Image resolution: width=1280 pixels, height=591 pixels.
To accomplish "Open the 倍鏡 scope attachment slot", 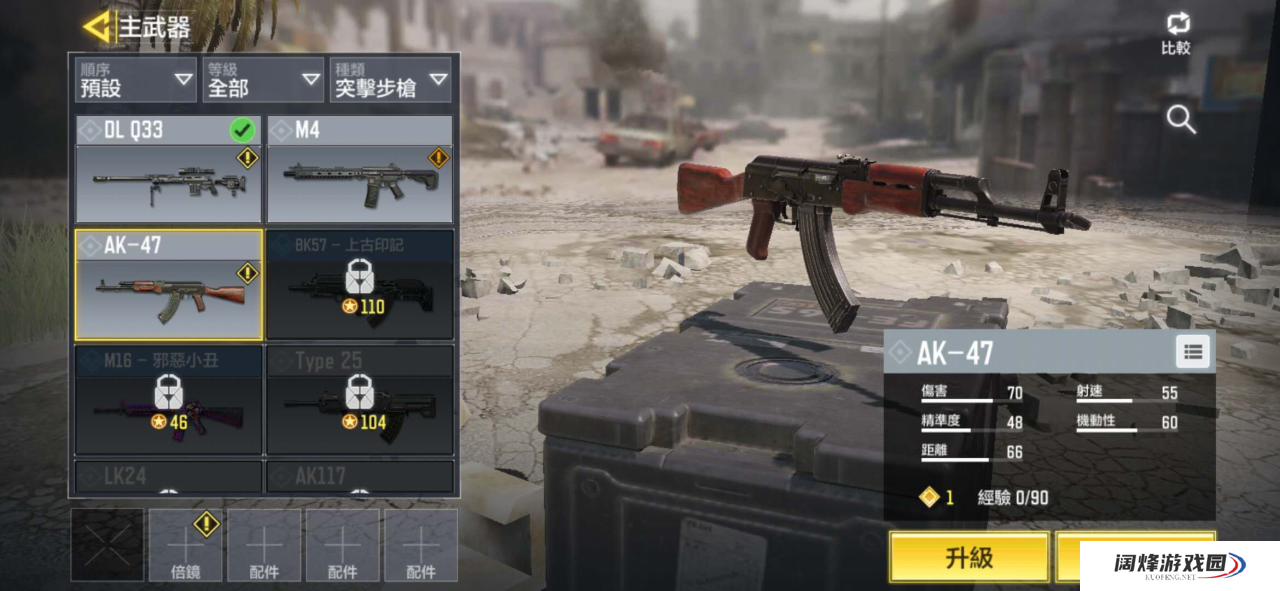I will 185,545.
